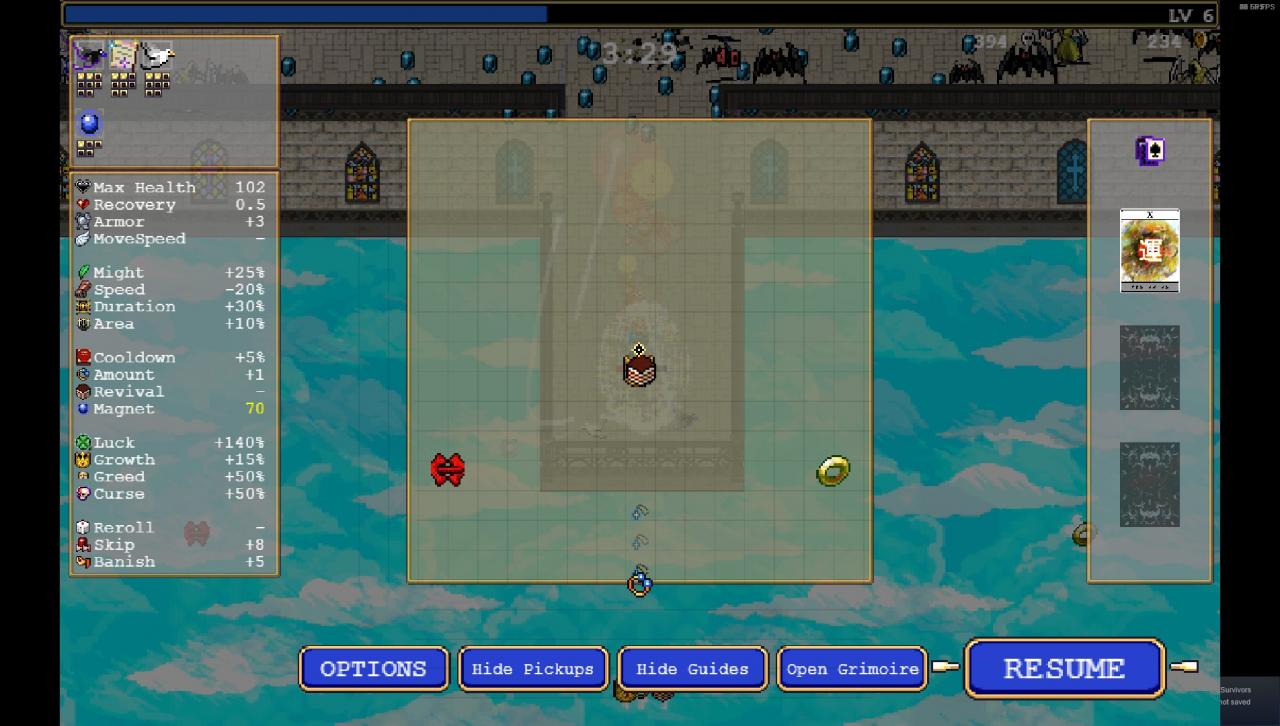Inspect the revealed Arcana X card

[x=1150, y=250]
